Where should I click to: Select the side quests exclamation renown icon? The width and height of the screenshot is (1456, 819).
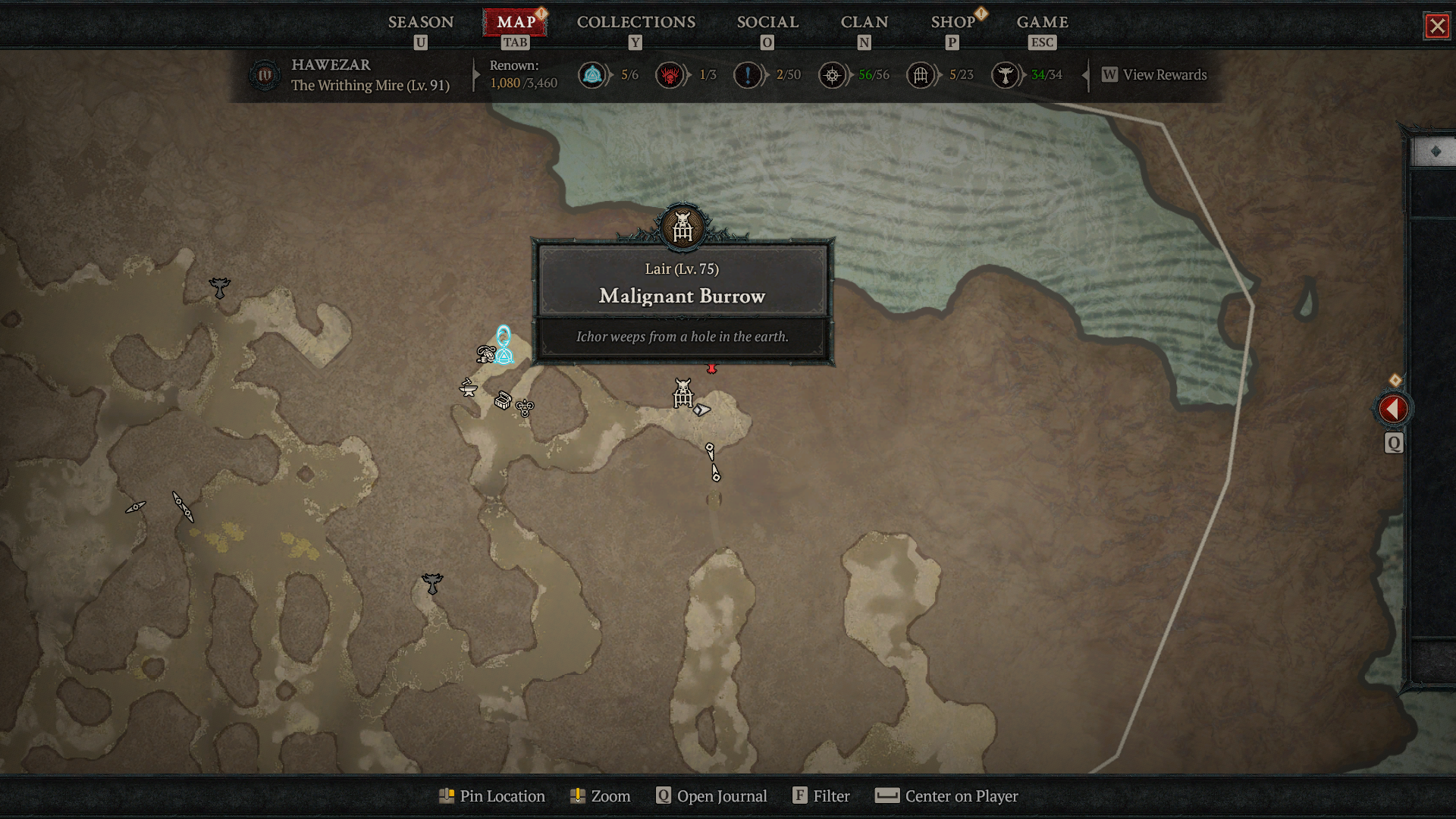point(748,75)
